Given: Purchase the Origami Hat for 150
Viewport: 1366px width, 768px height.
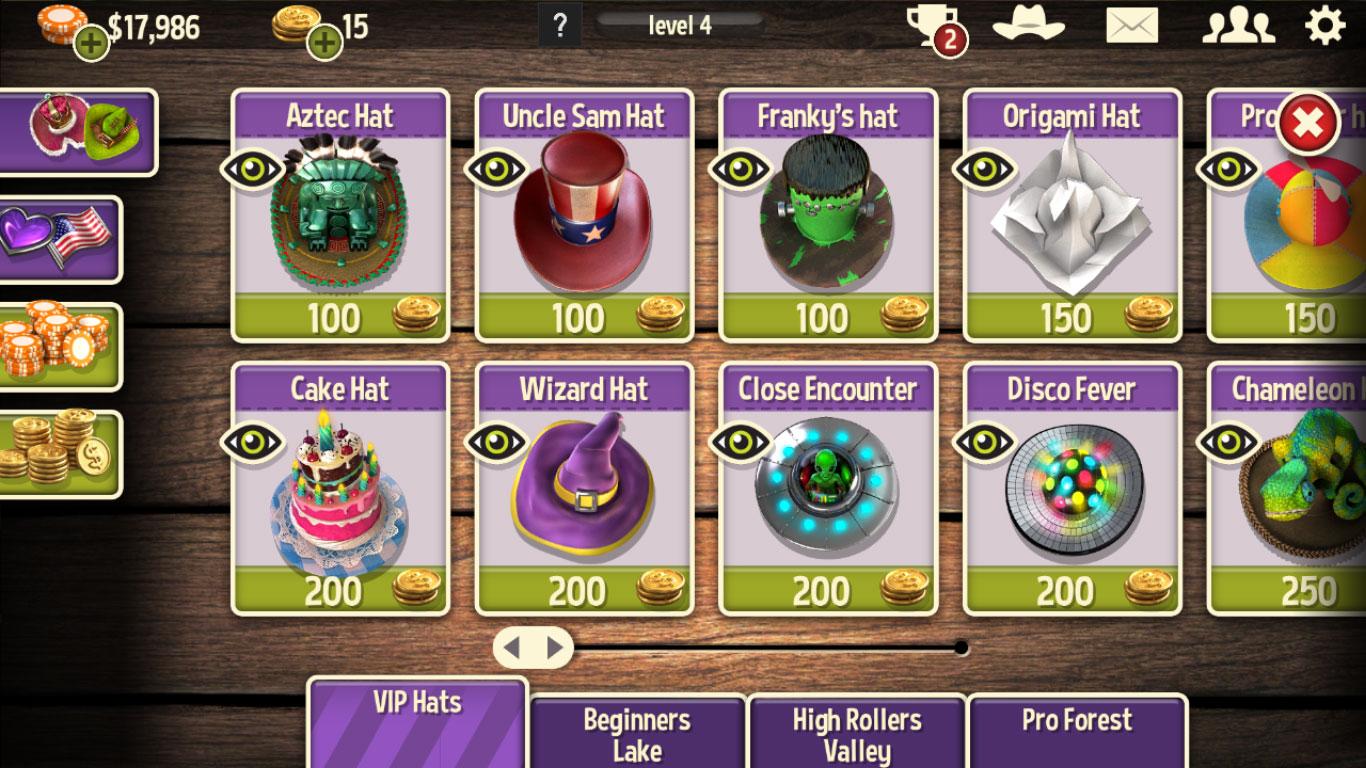Looking at the screenshot, I should tap(1072, 318).
